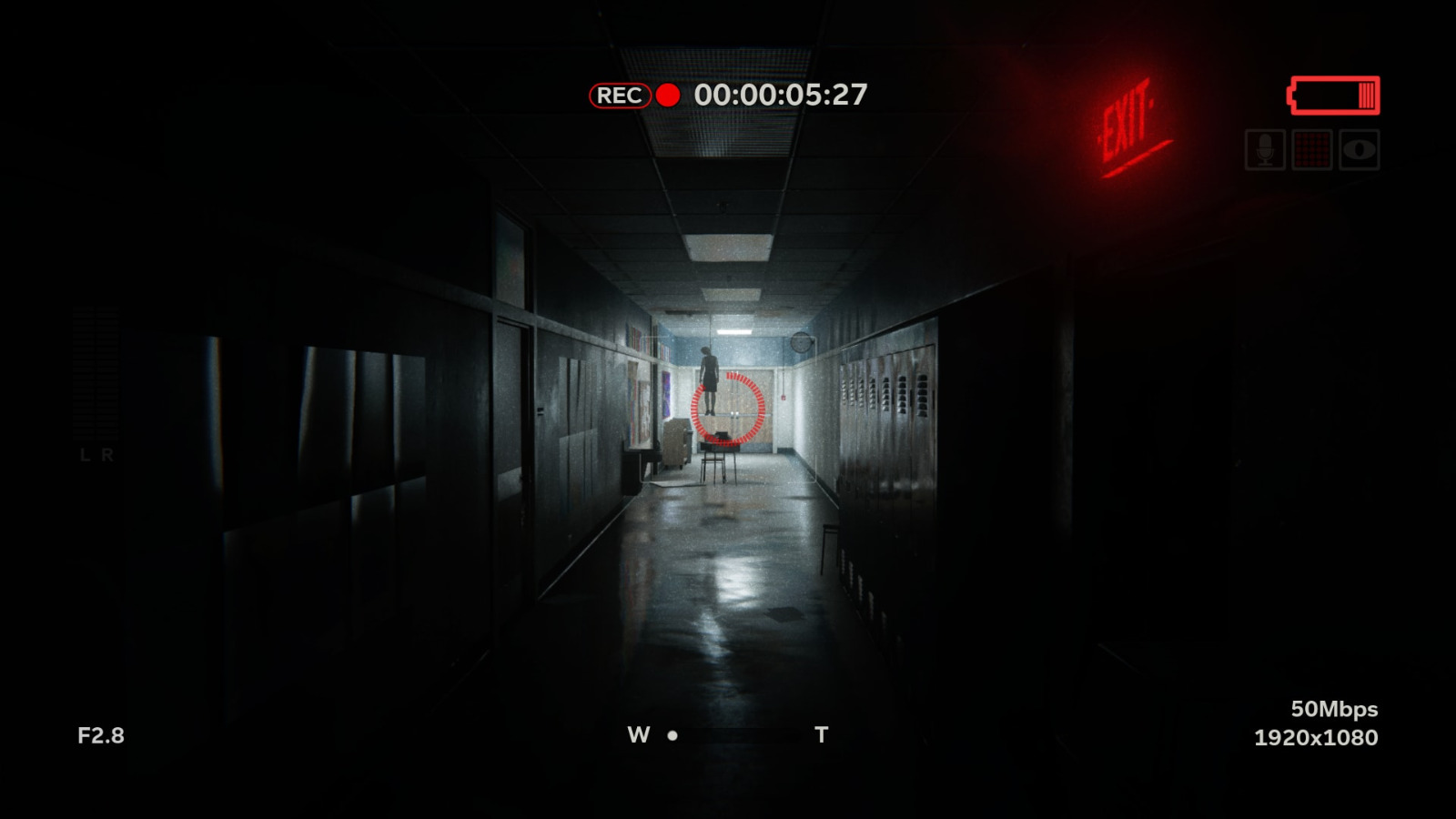Click the 00:00:05:27 timecode display
This screenshot has height=819, width=1456.
point(780,94)
